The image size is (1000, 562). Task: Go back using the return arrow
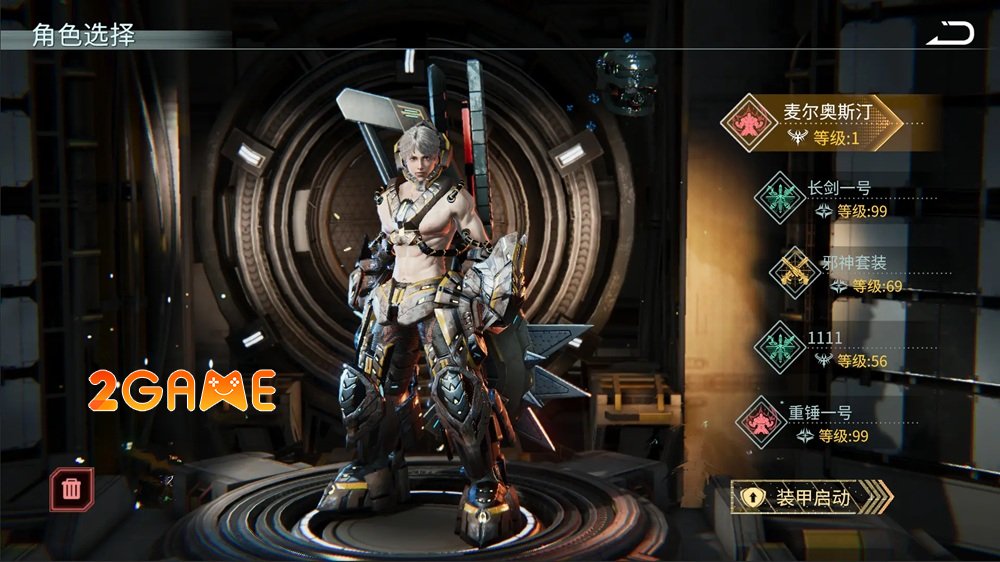(x=949, y=34)
